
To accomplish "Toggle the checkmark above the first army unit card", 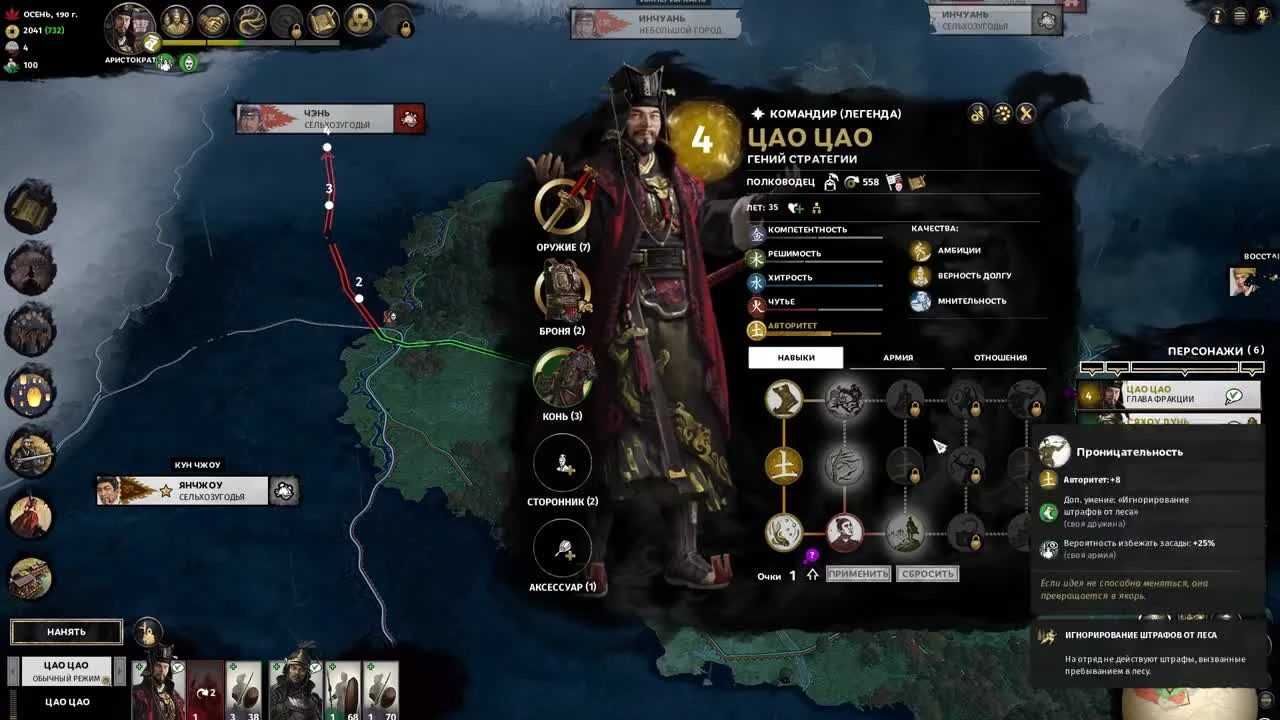I will tap(178, 667).
